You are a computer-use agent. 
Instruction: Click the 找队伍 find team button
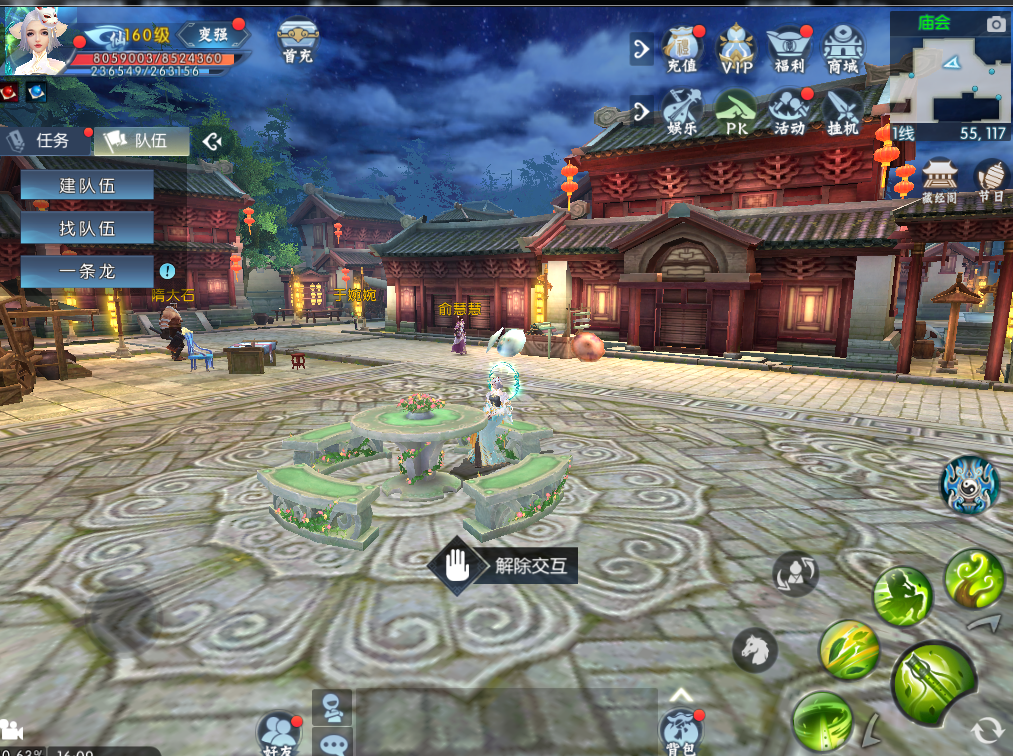[x=87, y=228]
